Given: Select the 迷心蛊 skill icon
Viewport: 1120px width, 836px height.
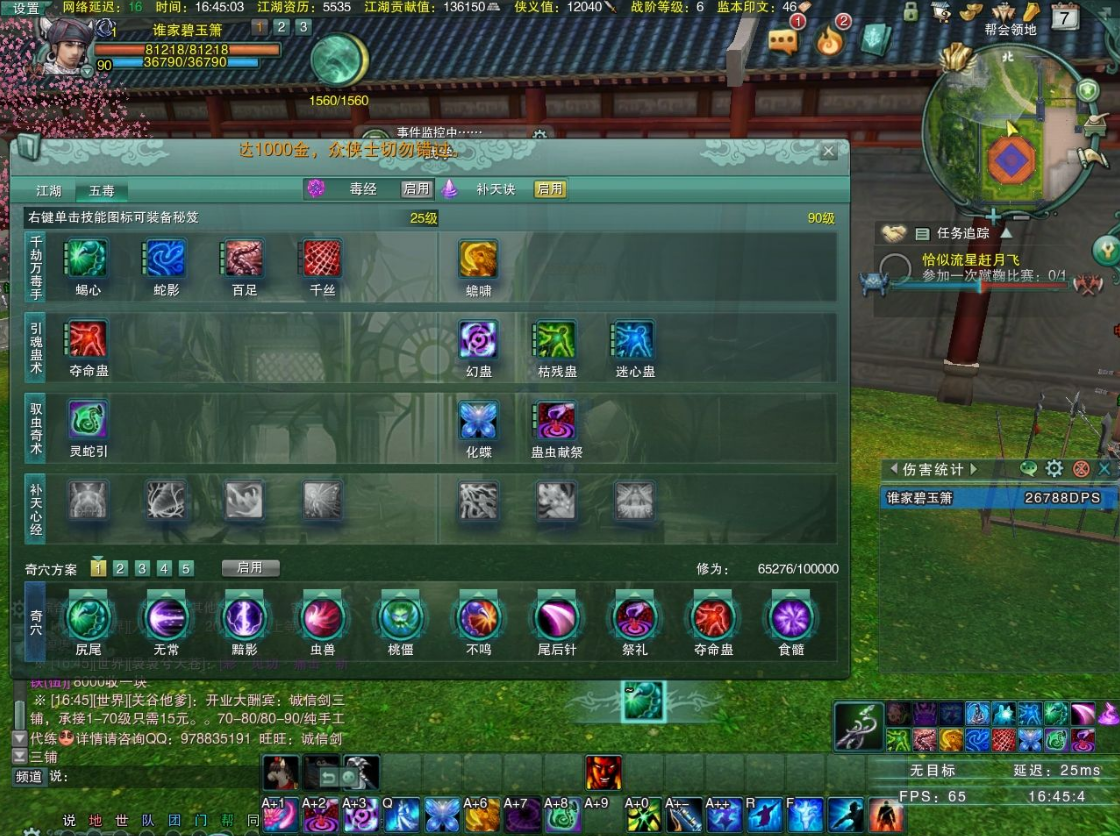Looking at the screenshot, I should [634, 339].
